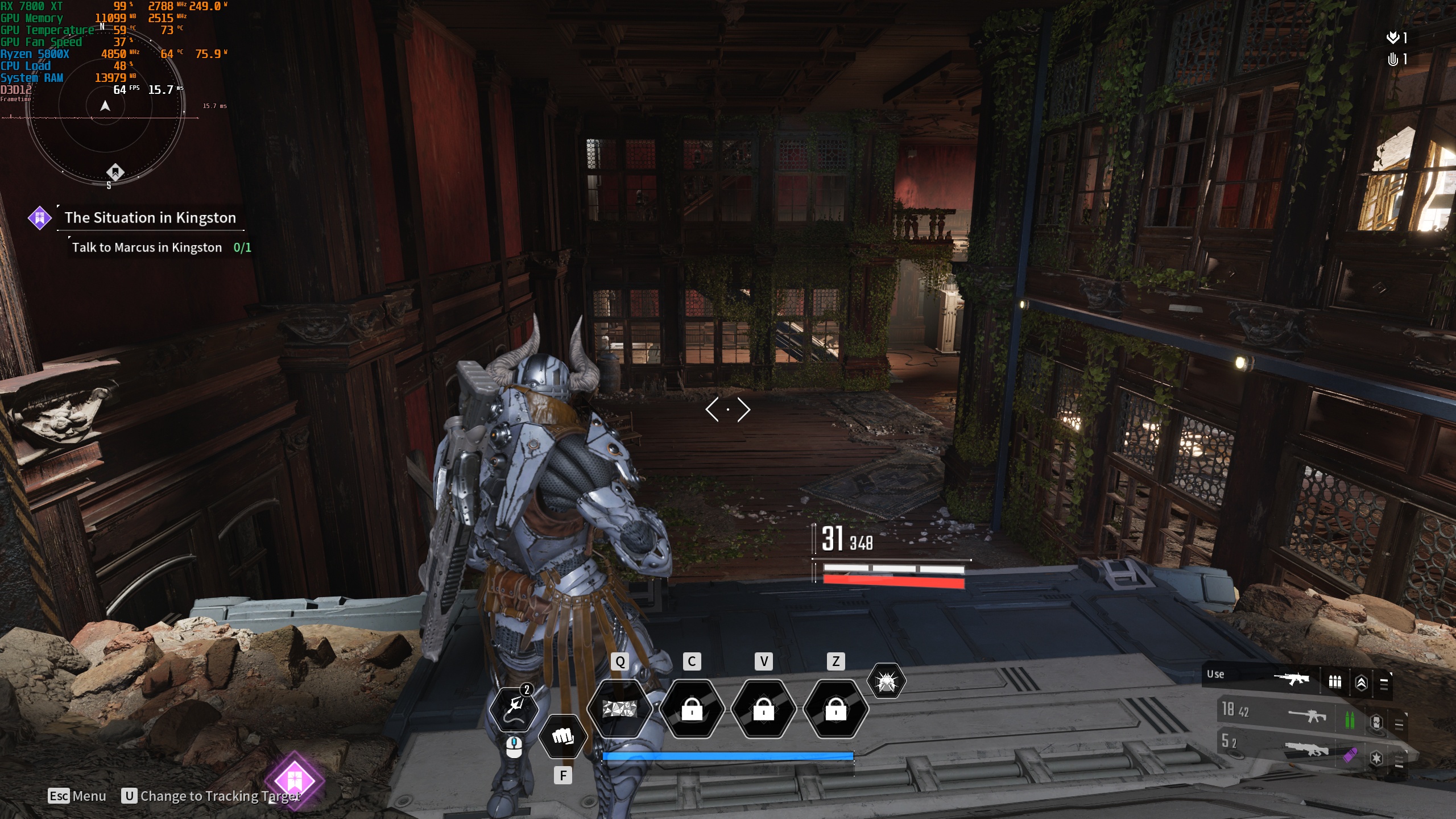
Task: Switch to the rifle with green ammo
Action: tap(1307, 715)
